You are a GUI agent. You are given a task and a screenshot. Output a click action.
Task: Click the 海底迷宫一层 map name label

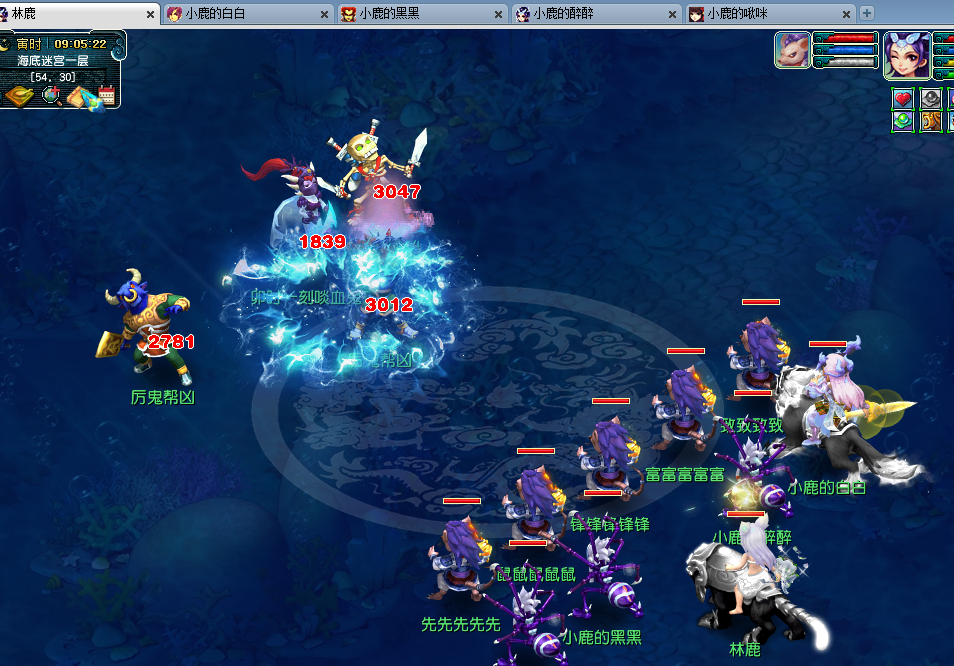53,61
